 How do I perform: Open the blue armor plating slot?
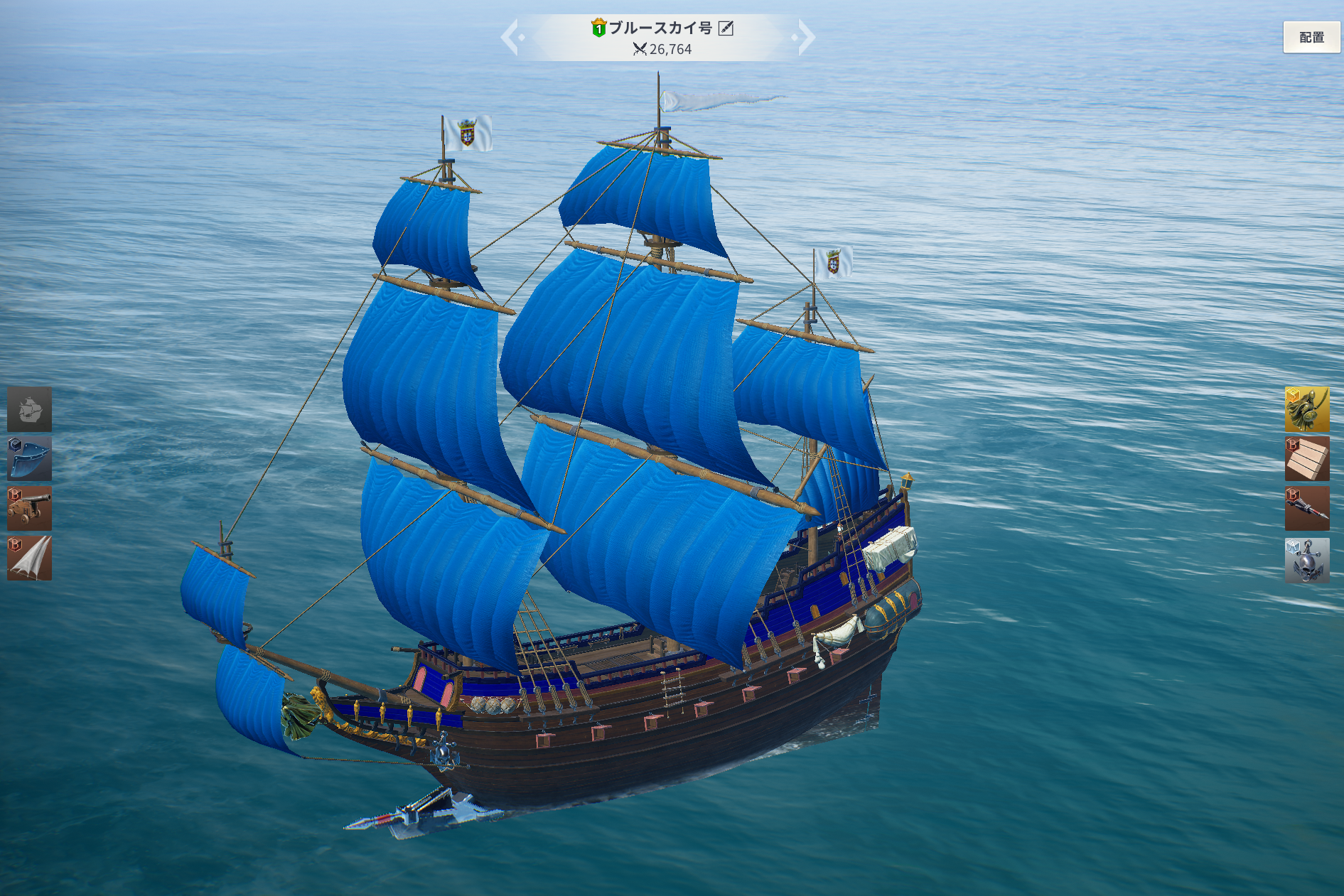(30, 459)
